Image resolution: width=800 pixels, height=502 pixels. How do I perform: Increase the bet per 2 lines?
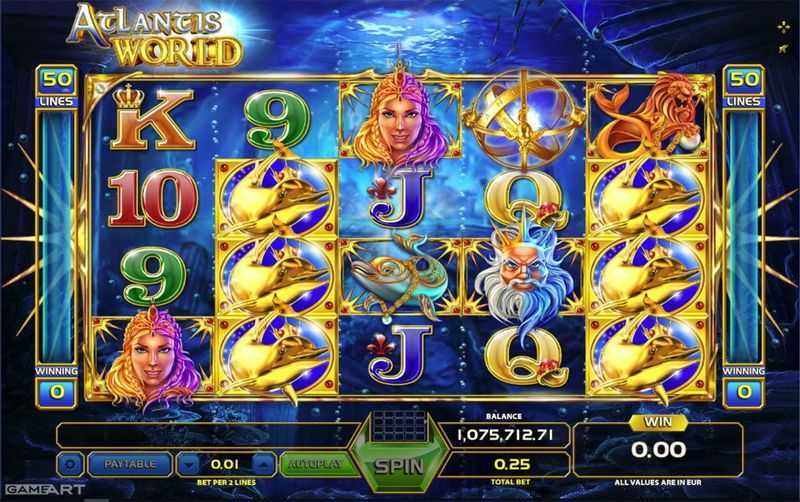click(x=262, y=464)
